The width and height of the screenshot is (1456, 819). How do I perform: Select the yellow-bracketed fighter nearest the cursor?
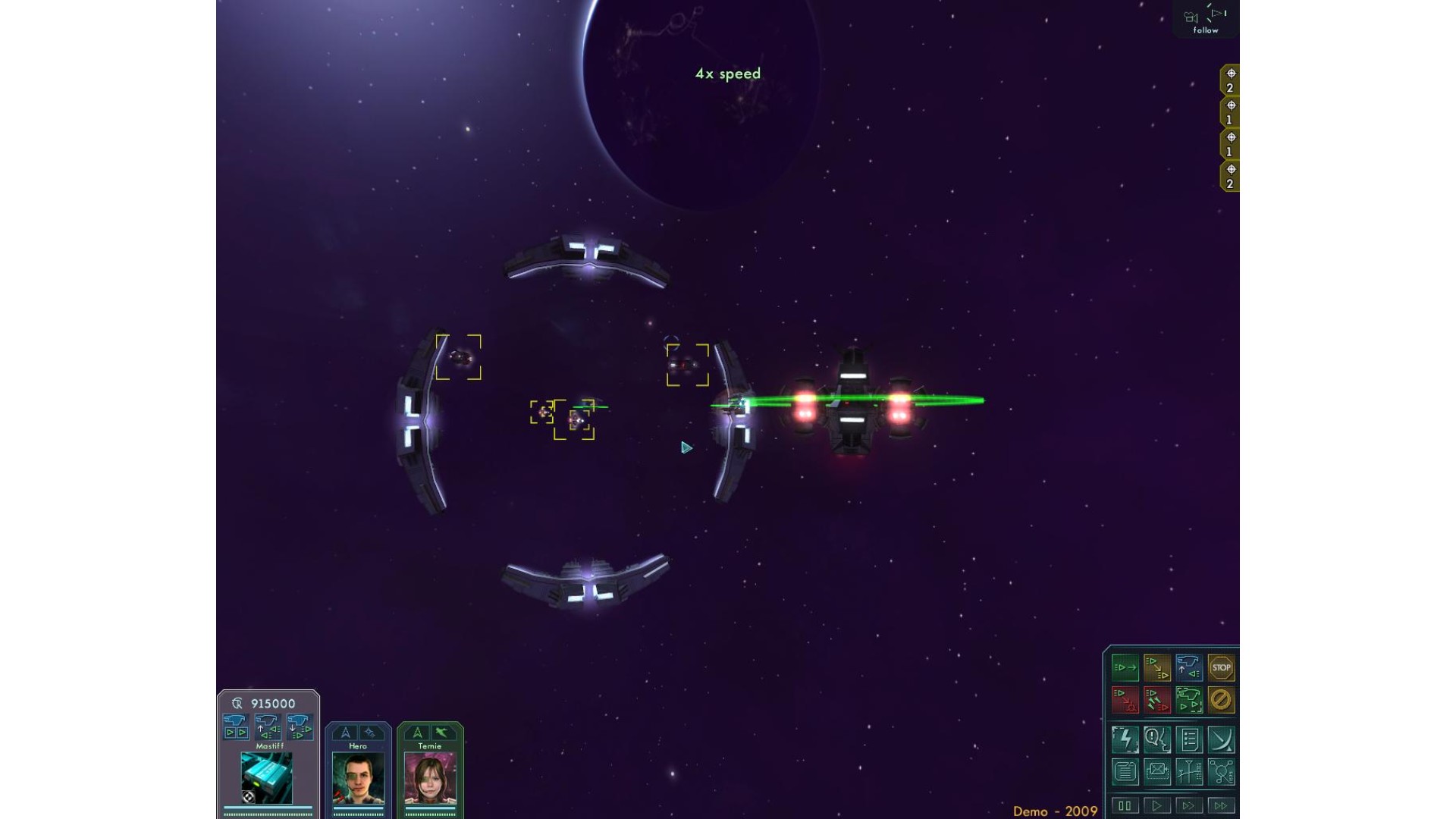[x=687, y=365]
